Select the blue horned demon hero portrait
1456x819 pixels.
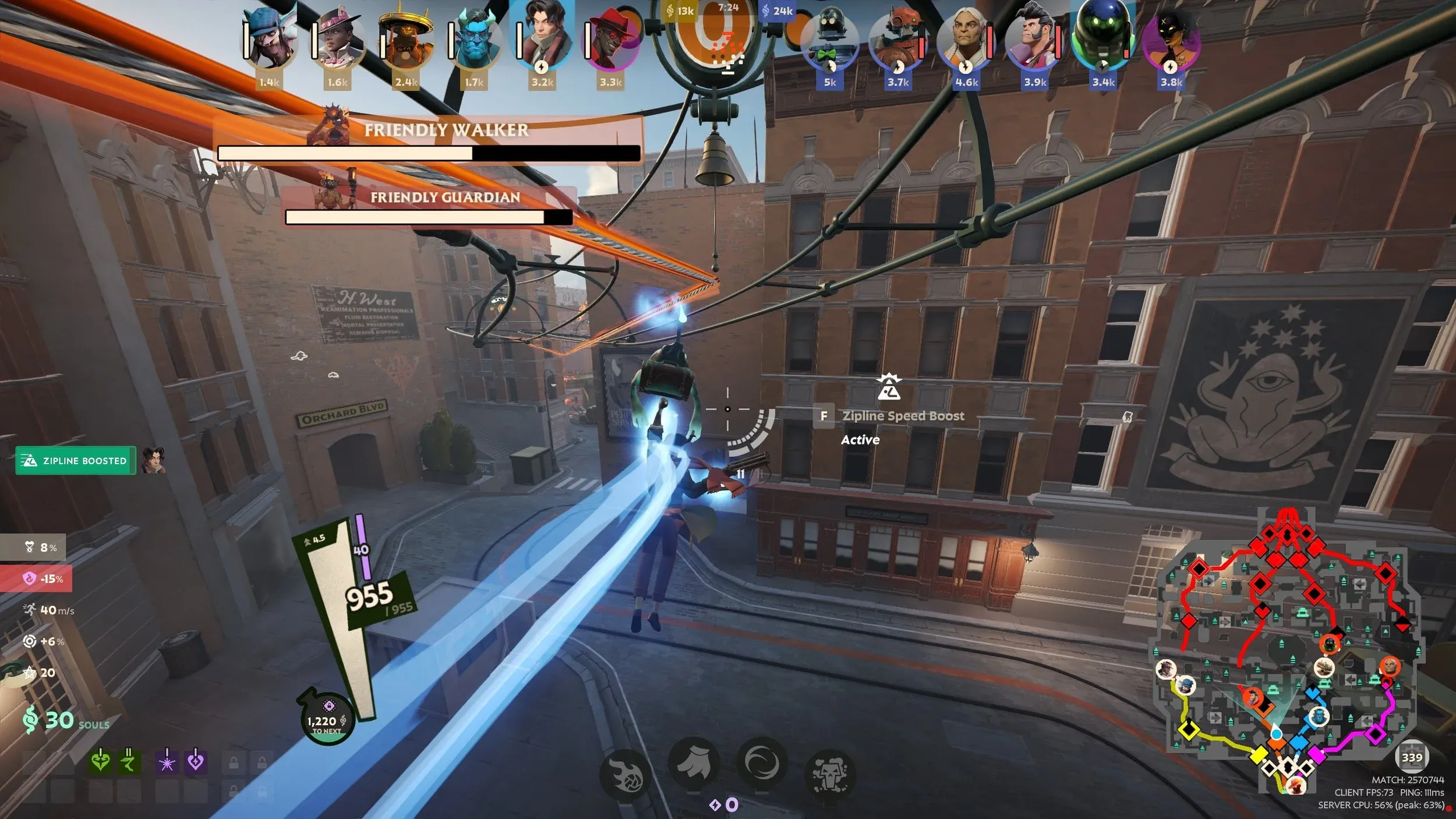(475, 41)
